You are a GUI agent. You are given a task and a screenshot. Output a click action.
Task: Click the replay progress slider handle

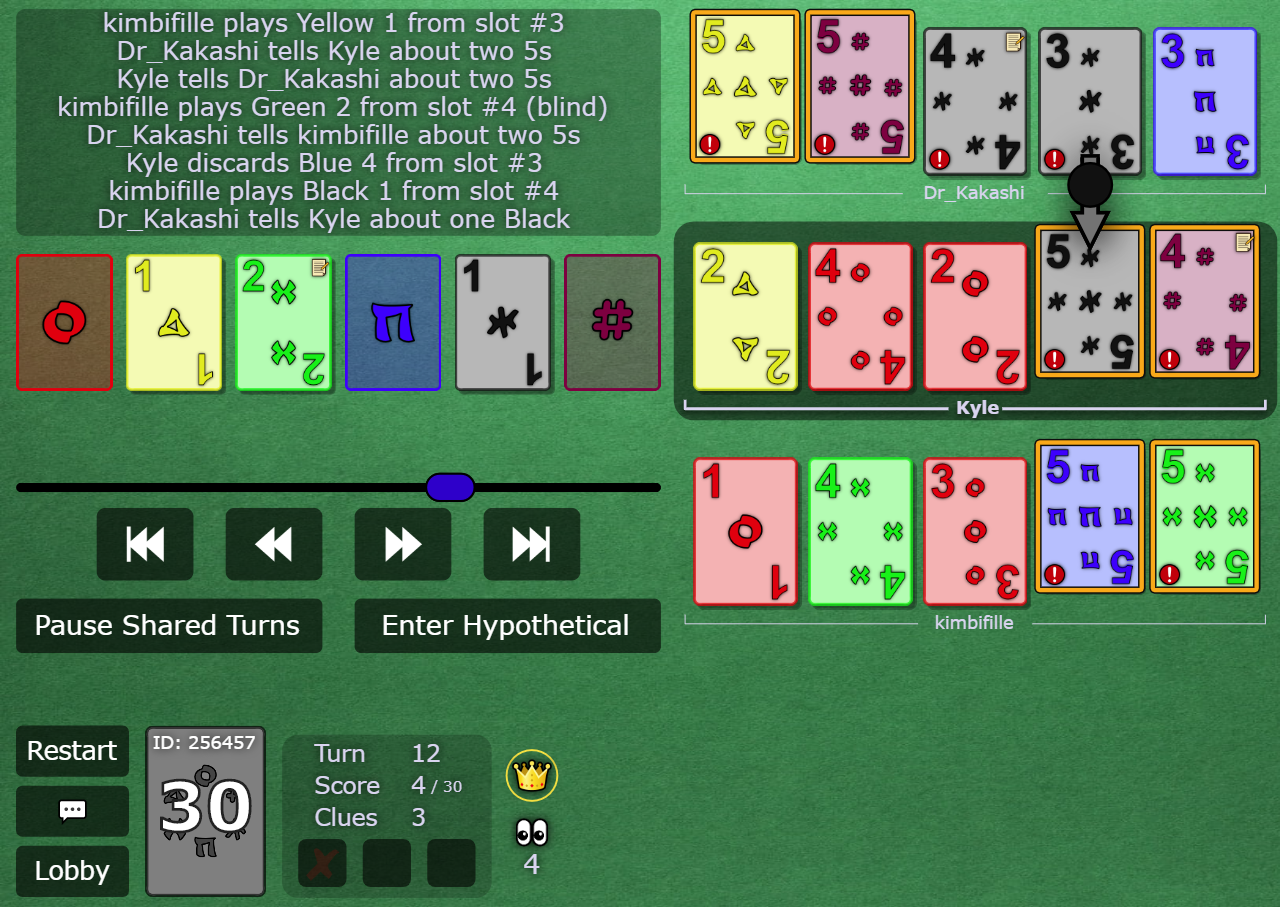pos(449,487)
